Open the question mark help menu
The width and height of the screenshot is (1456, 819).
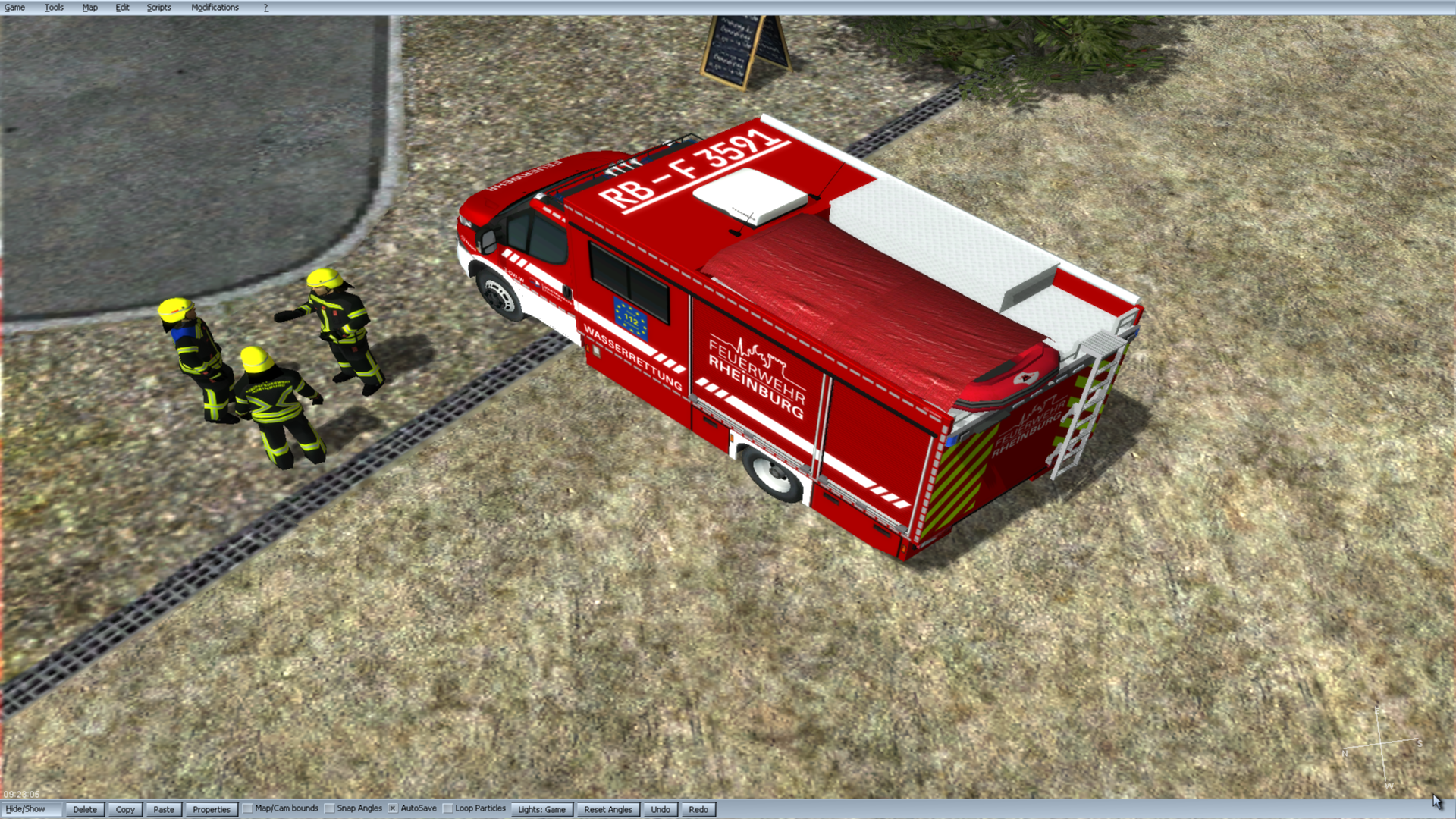pyautogui.click(x=266, y=8)
